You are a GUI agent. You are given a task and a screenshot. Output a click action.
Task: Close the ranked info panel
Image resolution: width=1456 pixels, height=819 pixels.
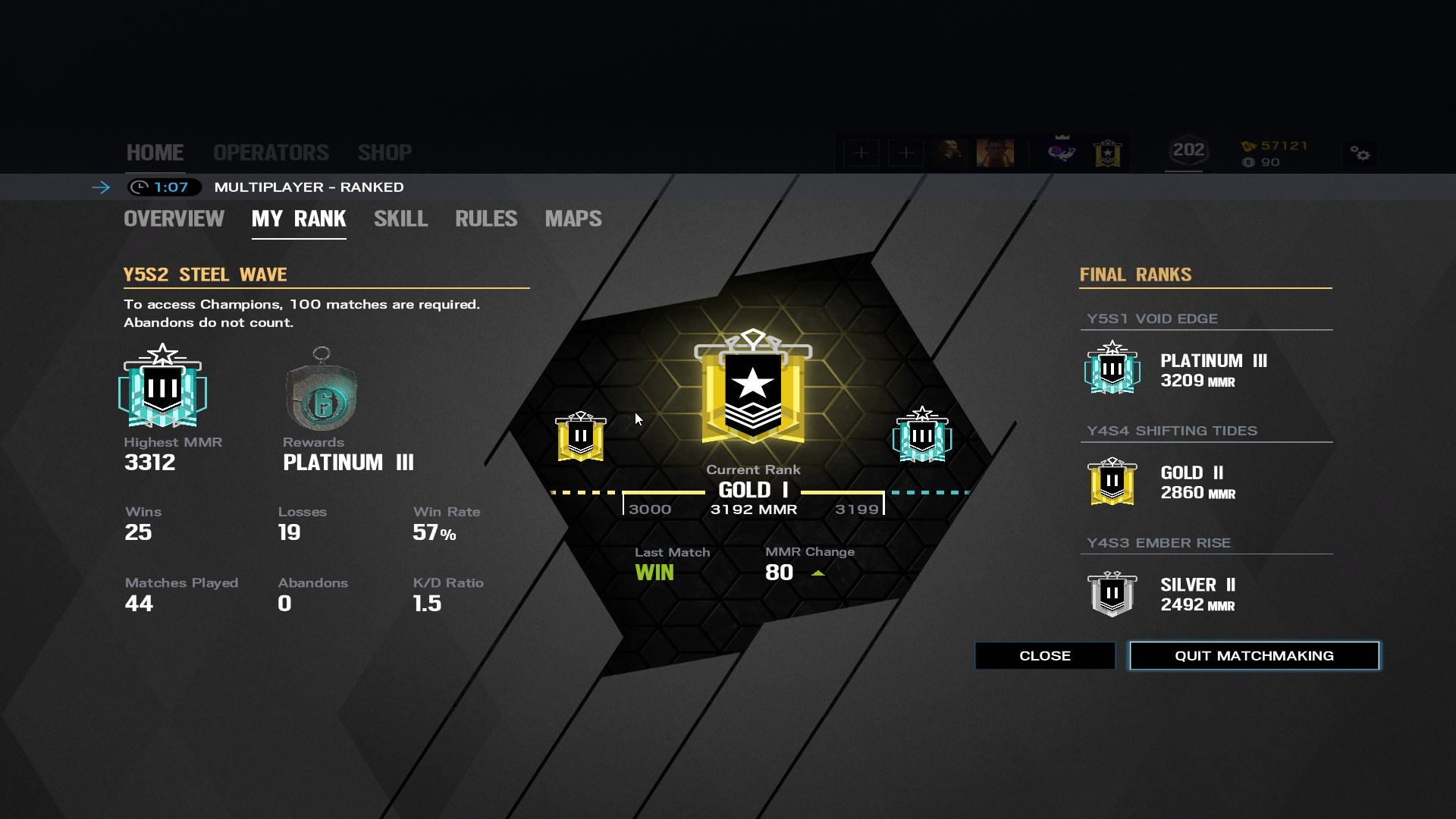[1044, 656]
